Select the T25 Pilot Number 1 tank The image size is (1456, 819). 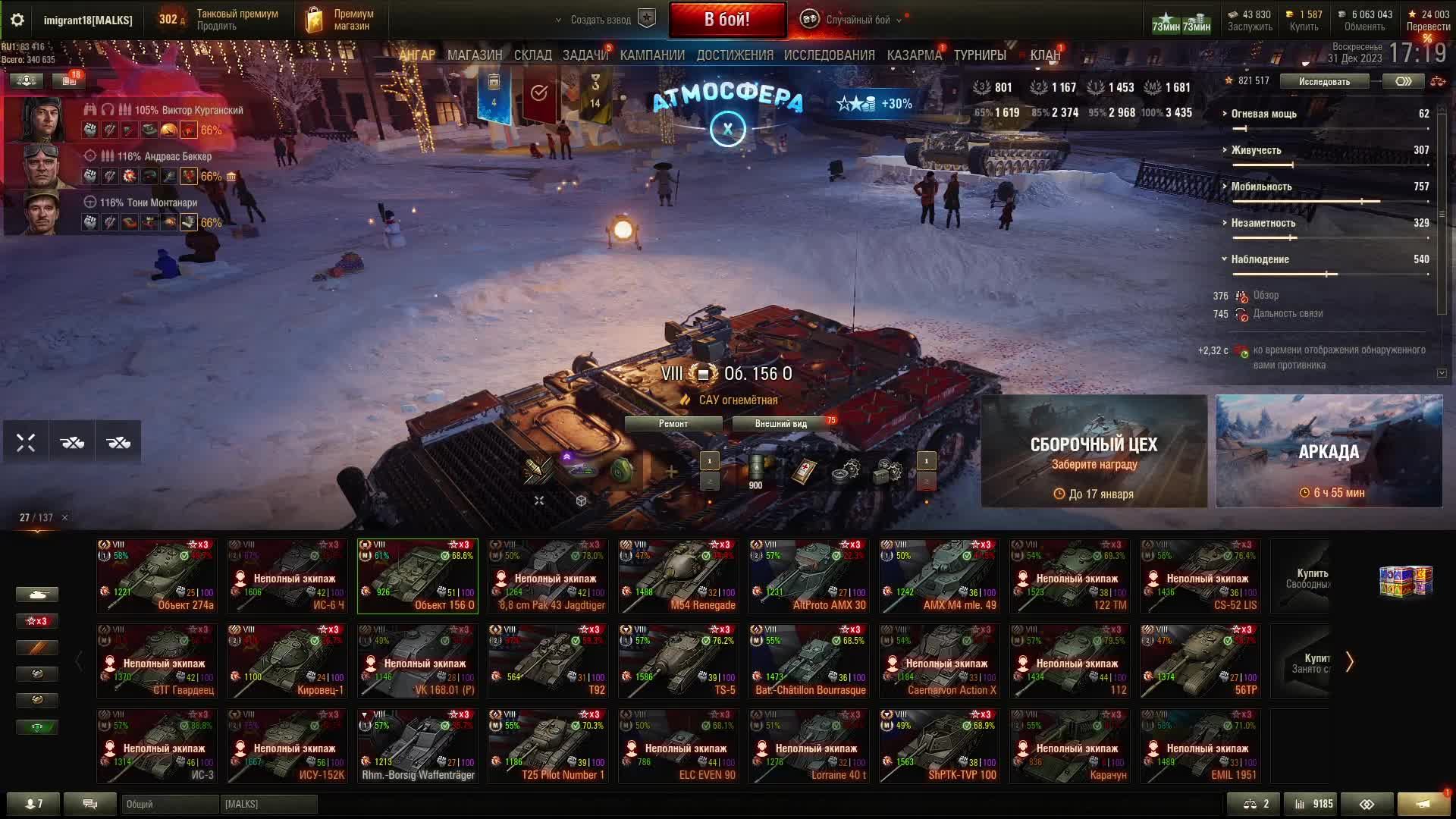tap(548, 746)
